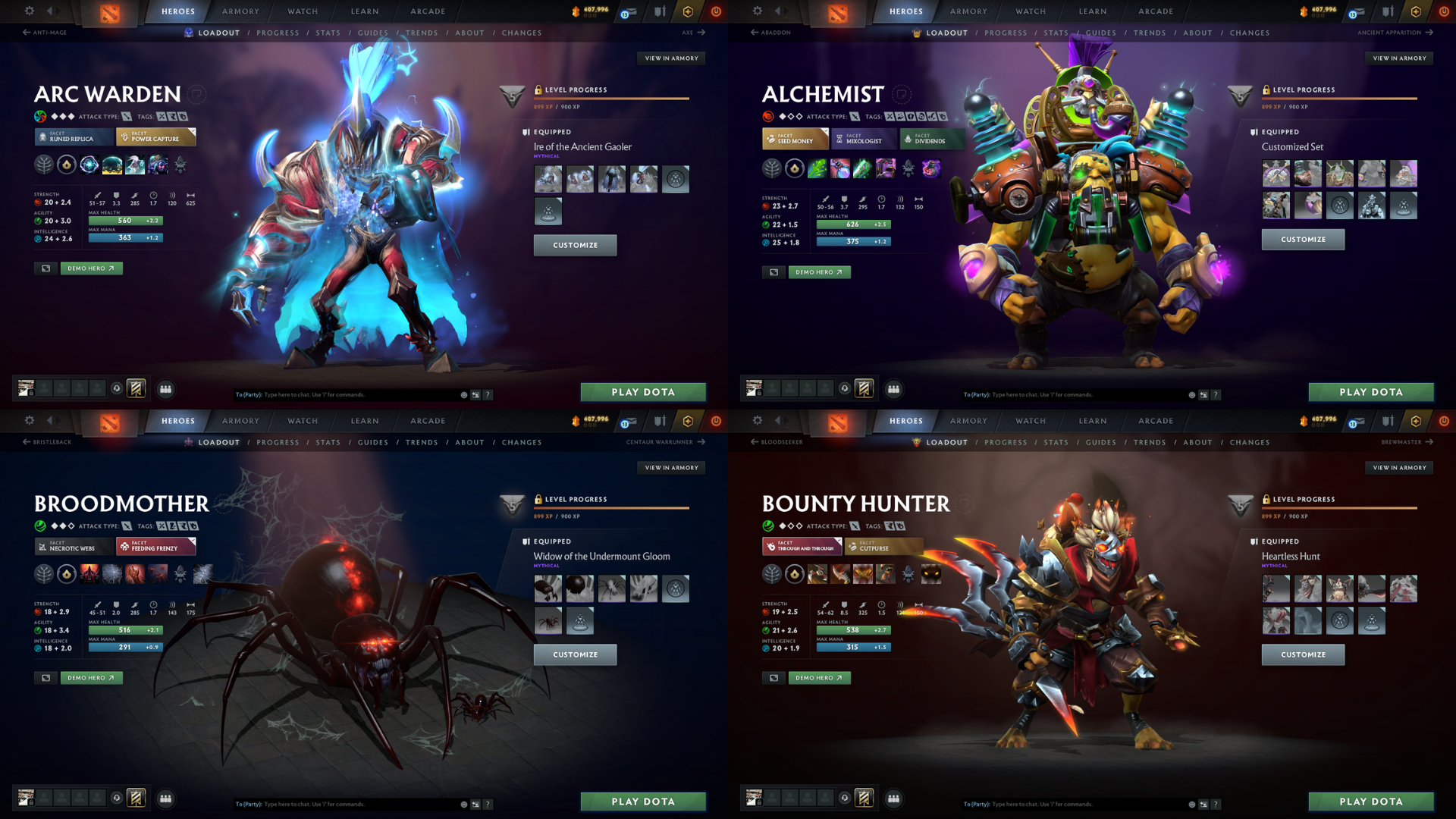Enable Broodmother's Feeding Frenzy facet

(x=155, y=546)
